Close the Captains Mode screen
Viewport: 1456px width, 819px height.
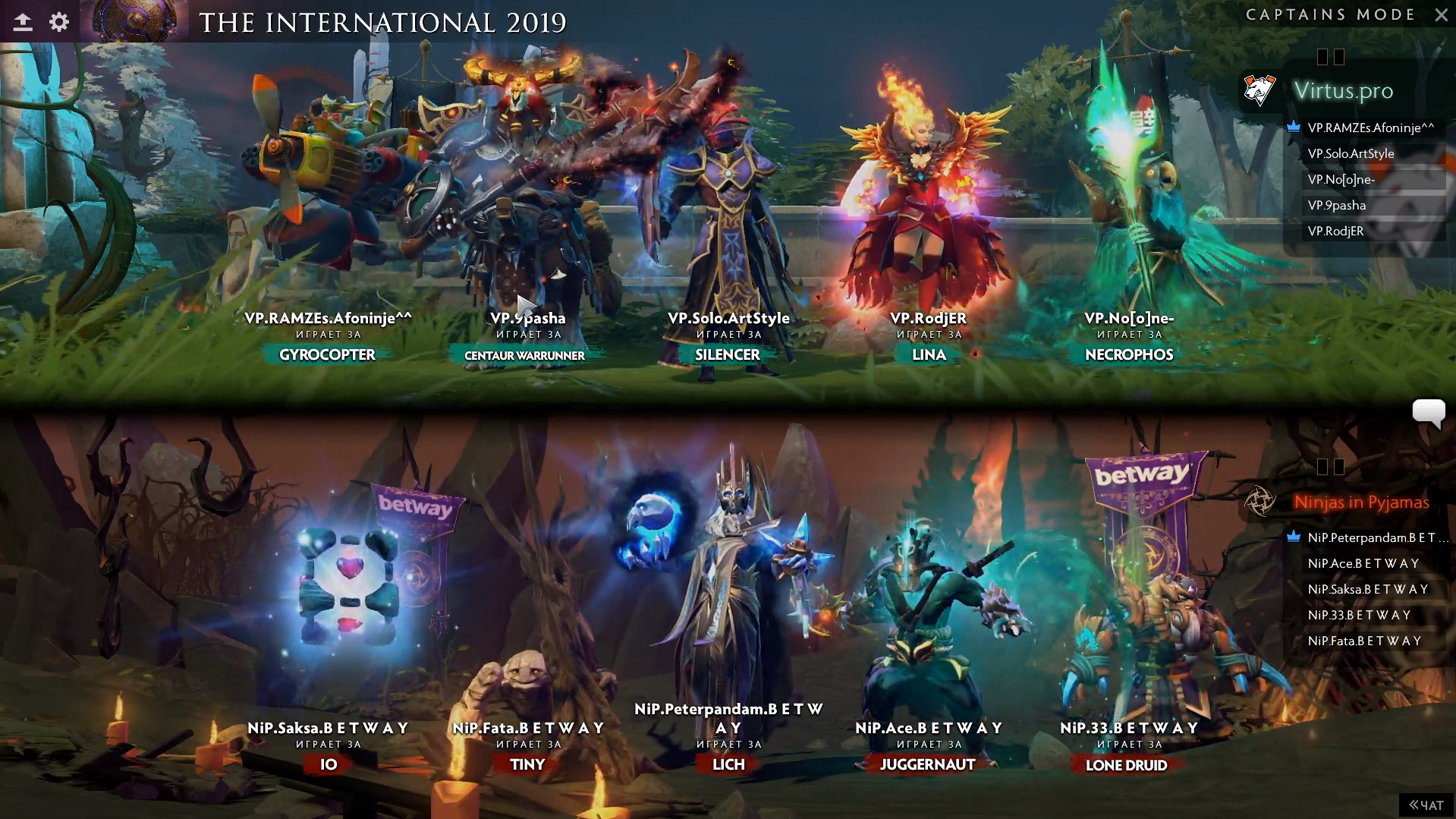click(x=1441, y=14)
